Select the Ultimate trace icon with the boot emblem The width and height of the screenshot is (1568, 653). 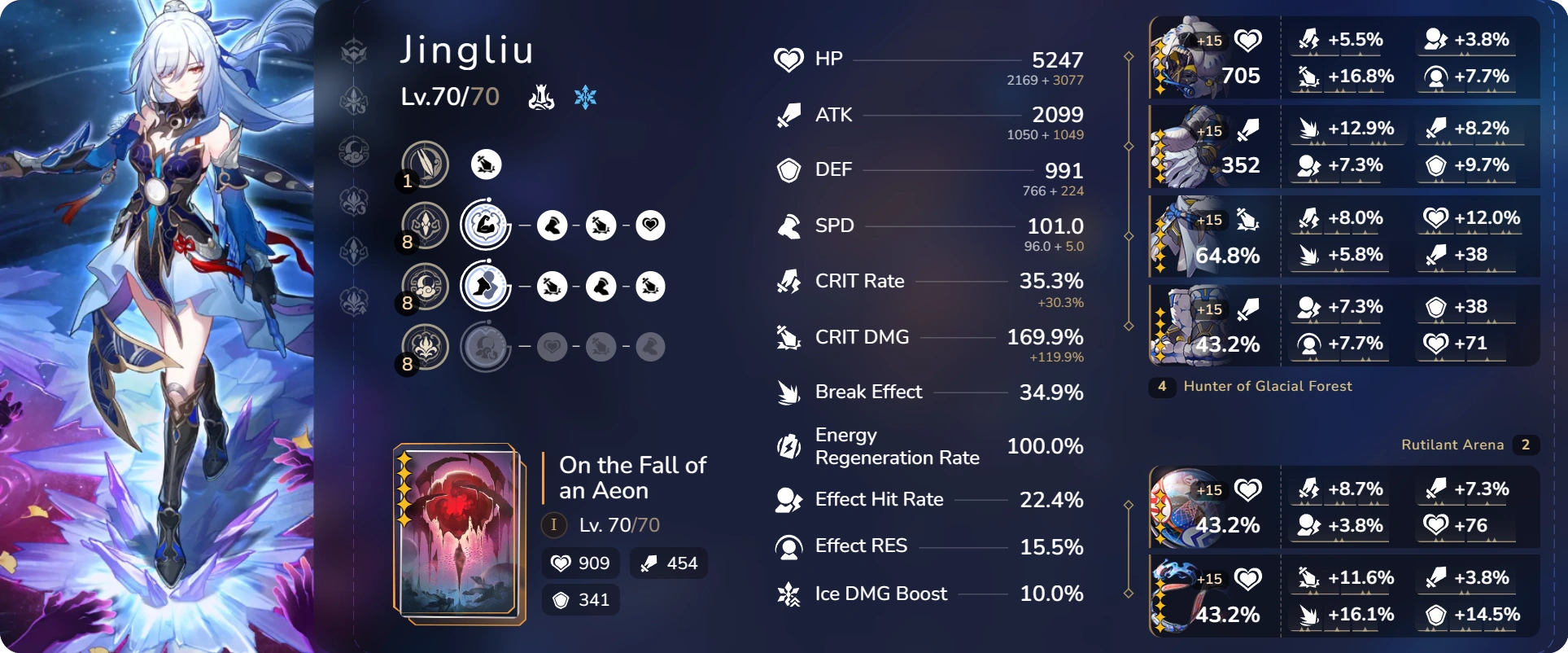click(x=484, y=287)
